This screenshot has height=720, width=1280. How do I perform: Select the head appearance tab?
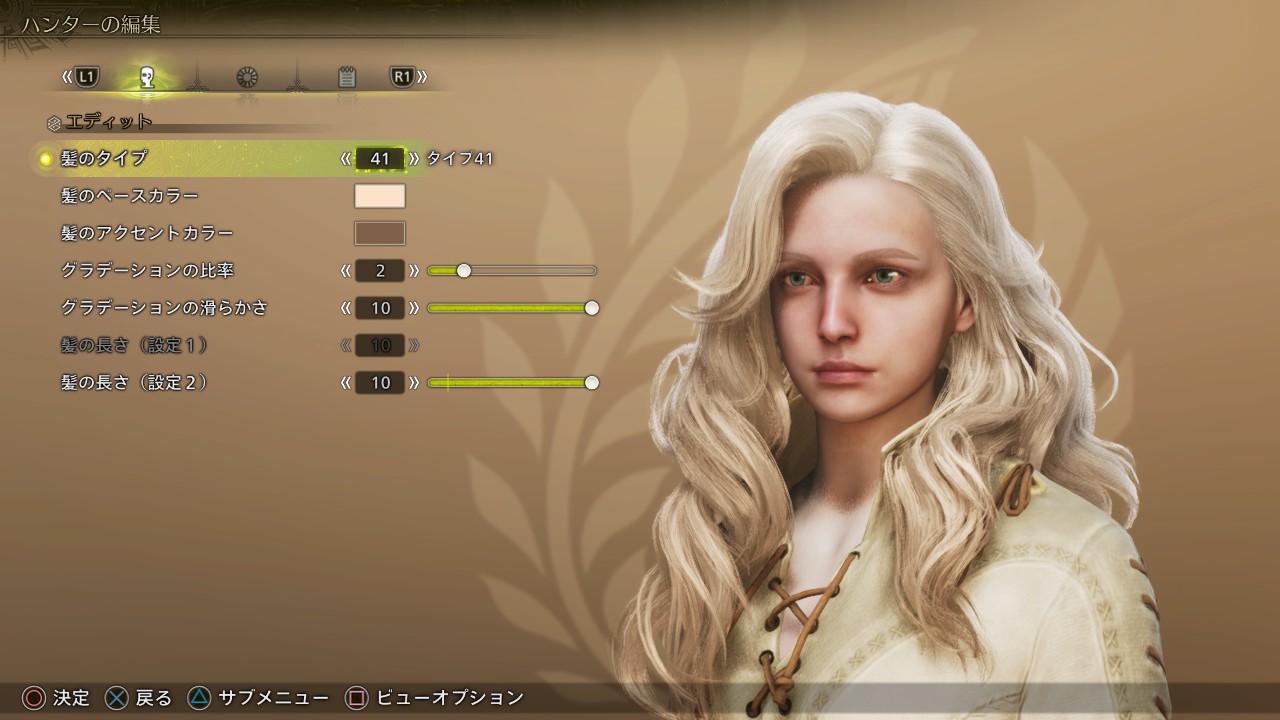pyautogui.click(x=147, y=77)
